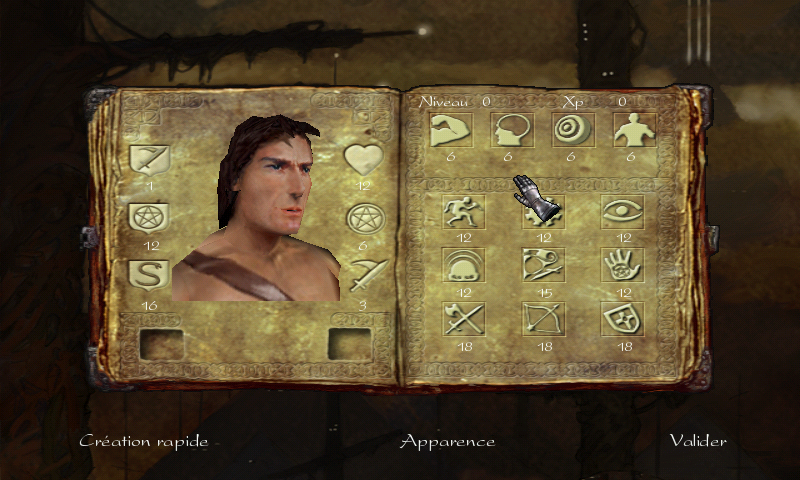Choose the Création rapide option
This screenshot has width=800, height=480.
(144, 441)
